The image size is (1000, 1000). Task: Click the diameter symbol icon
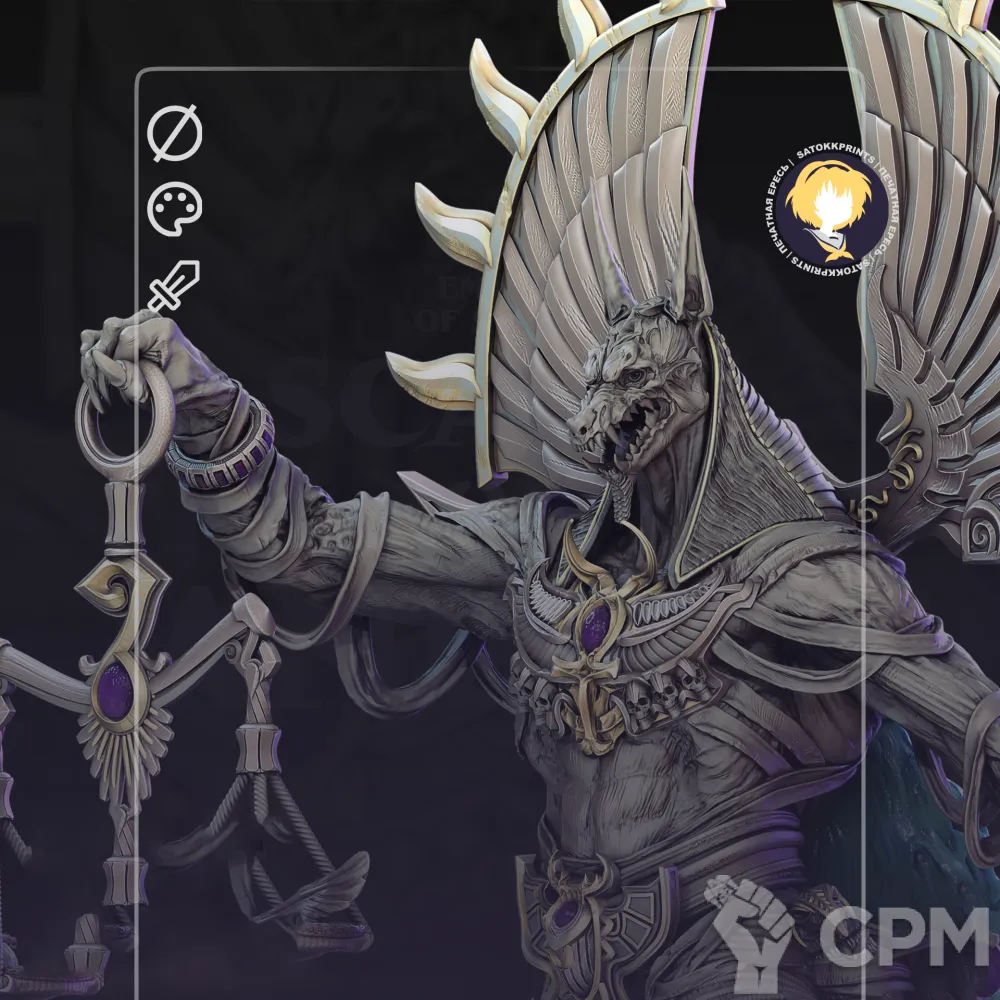(x=175, y=135)
